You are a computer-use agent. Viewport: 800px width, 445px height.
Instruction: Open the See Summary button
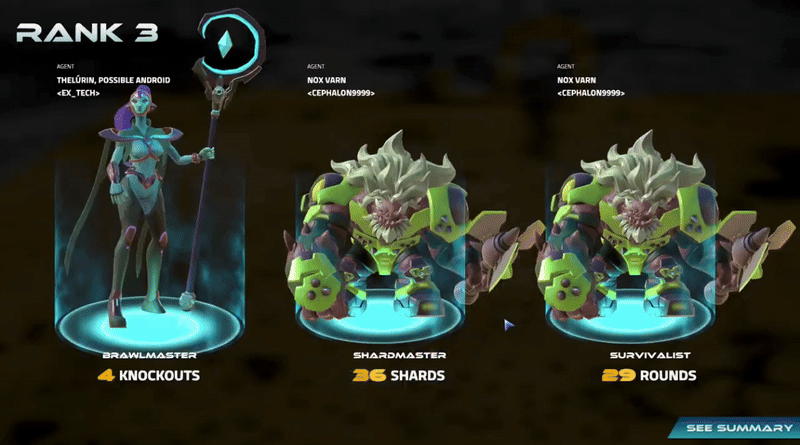(x=738, y=429)
